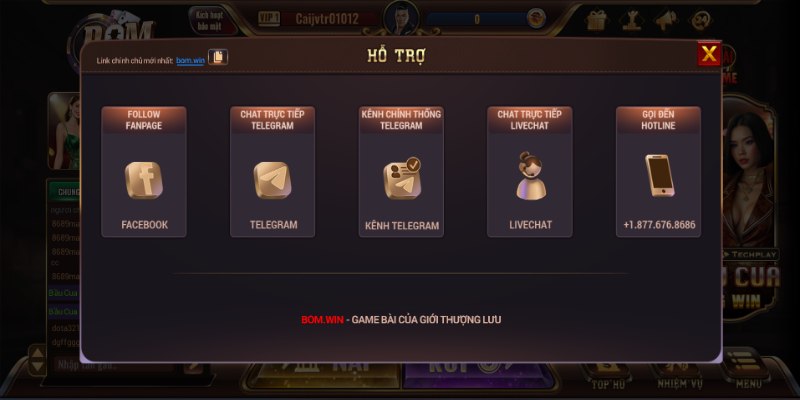Open the trophy icon in top bar

click(631, 19)
